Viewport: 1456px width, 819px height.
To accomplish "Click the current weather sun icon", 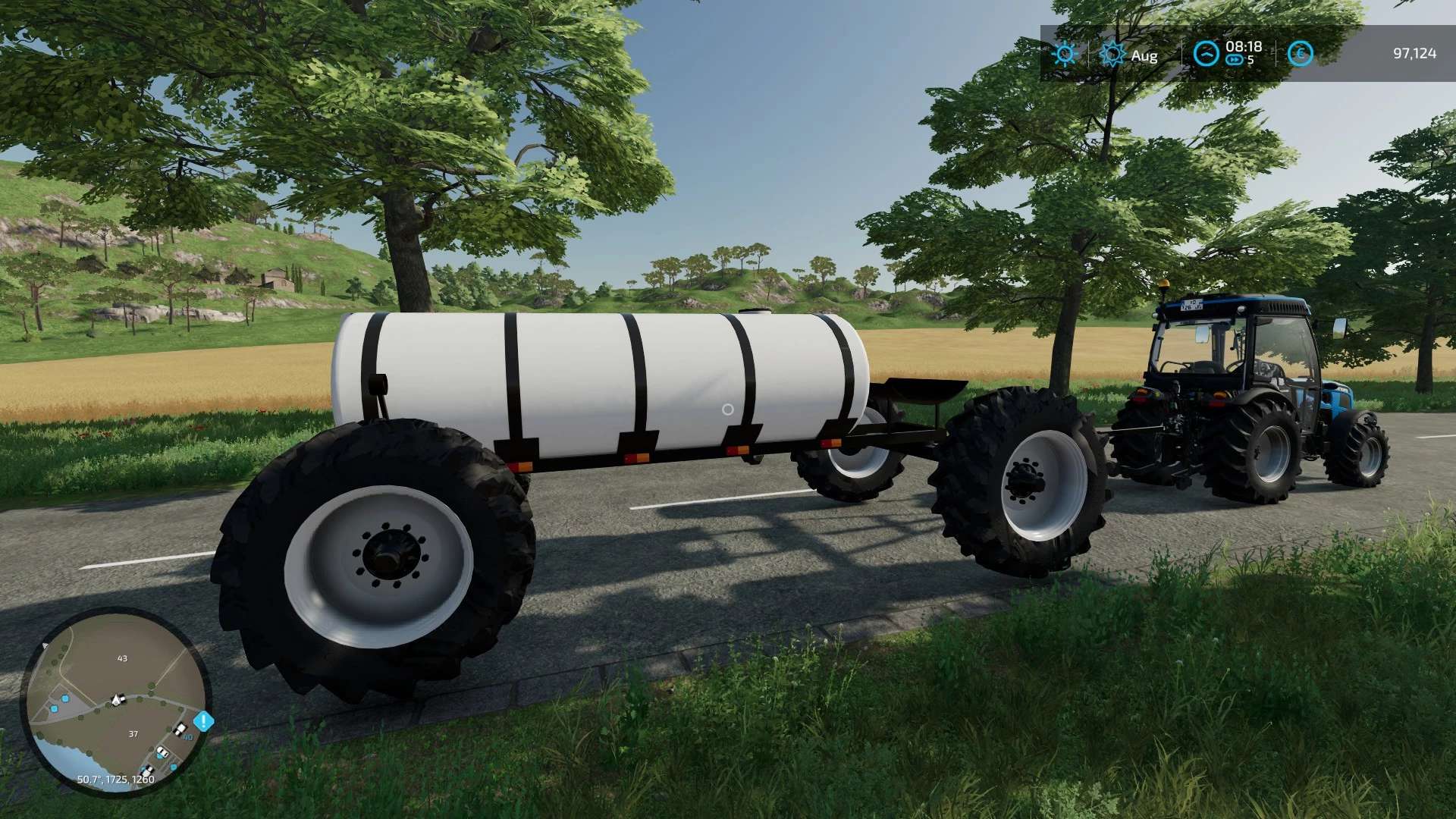I will (x=1065, y=55).
